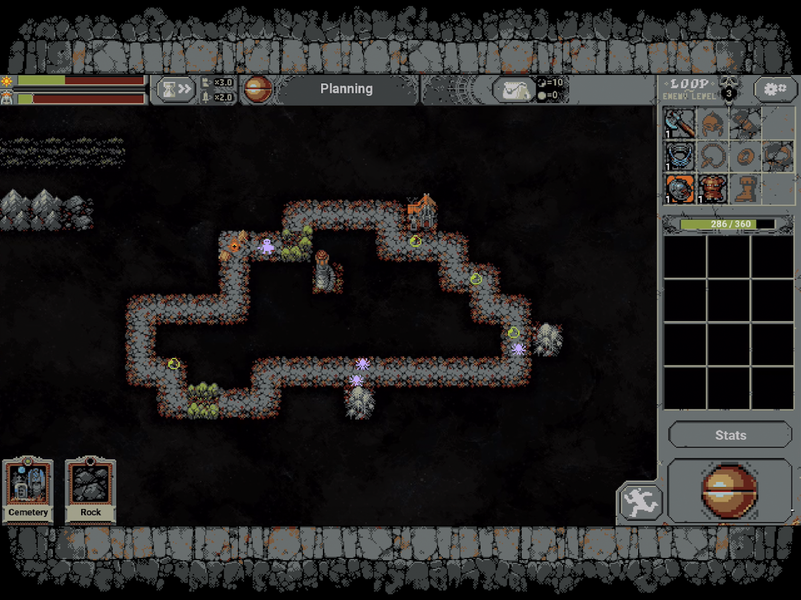This screenshot has height=600, width=801.
Task: Select the Rock card
Action: 91,490
